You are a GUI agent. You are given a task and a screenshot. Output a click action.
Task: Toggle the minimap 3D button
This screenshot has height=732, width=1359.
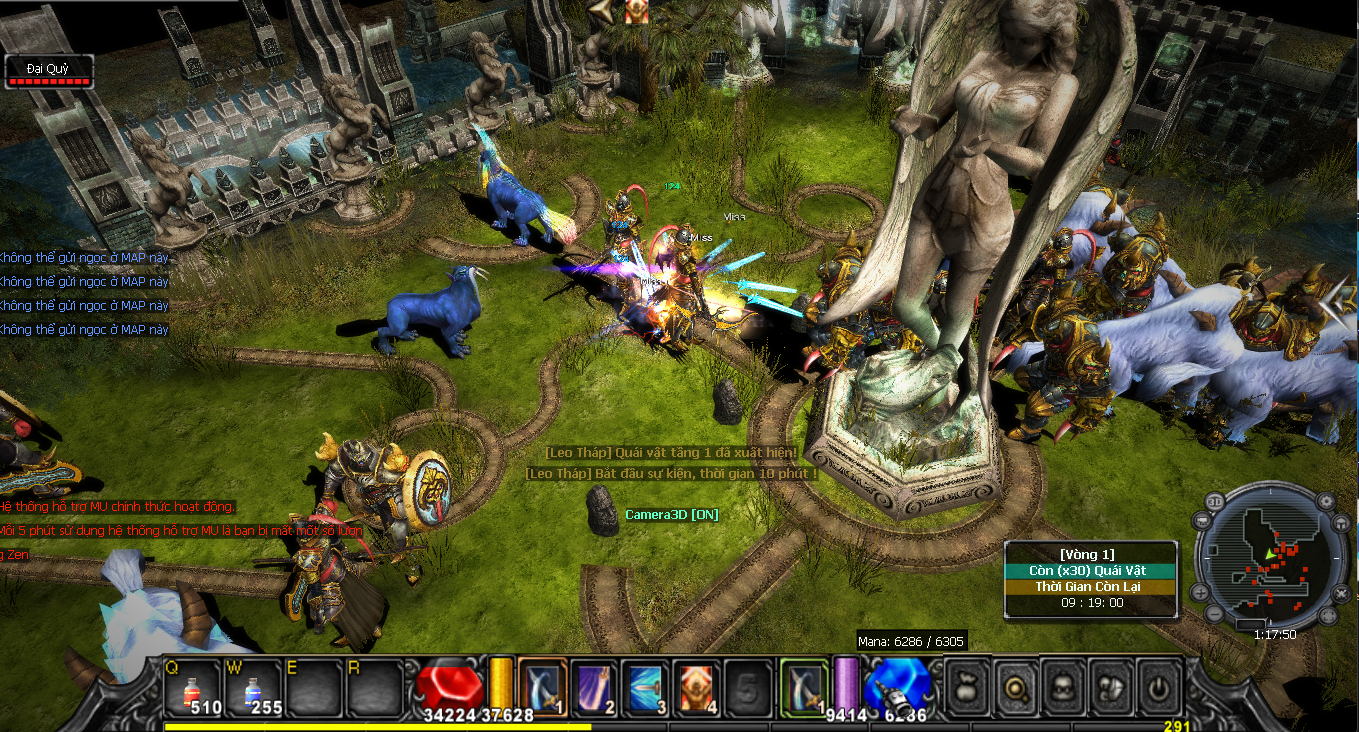[1214, 500]
